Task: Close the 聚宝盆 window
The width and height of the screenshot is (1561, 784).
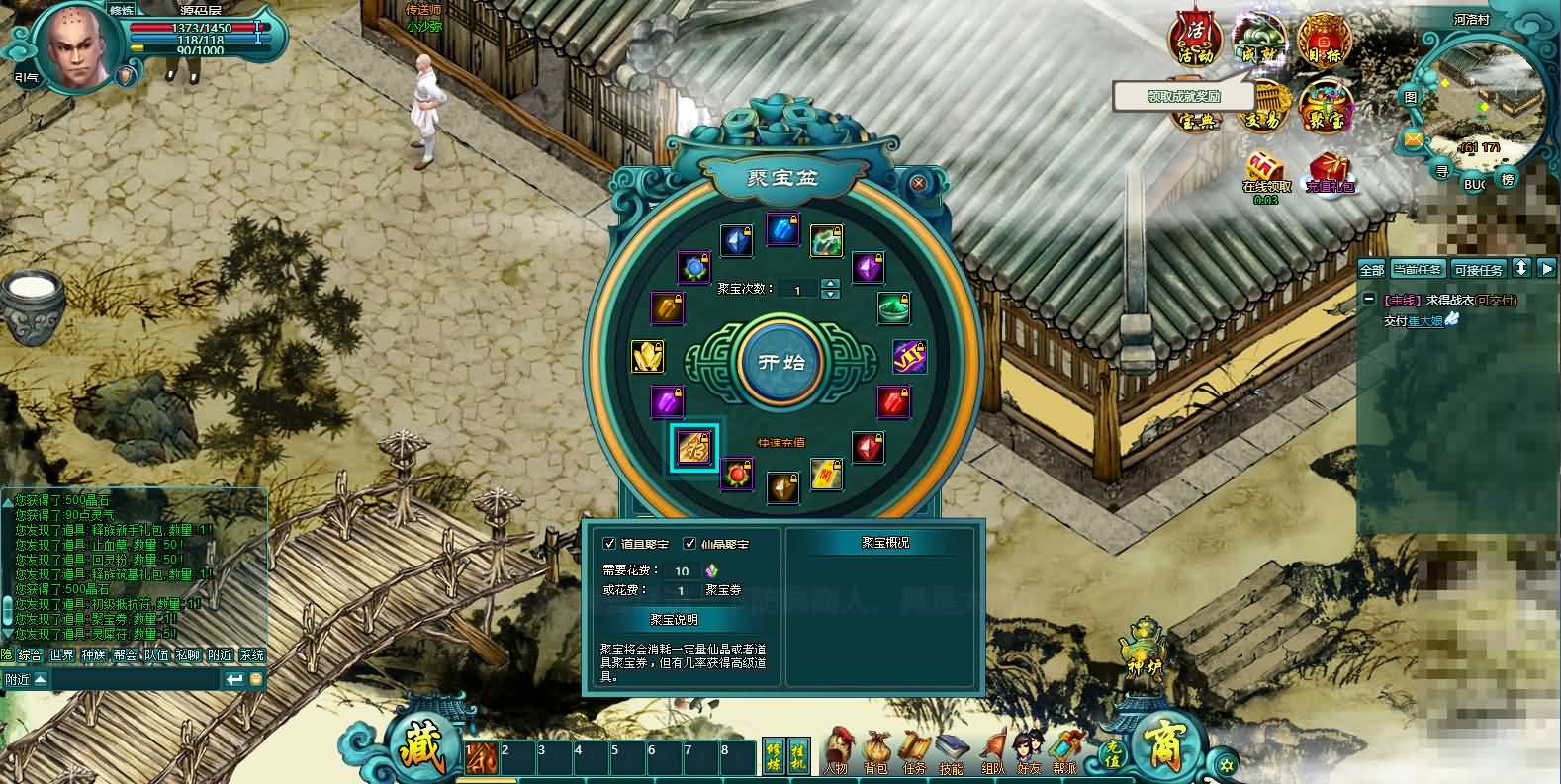Action: (918, 183)
